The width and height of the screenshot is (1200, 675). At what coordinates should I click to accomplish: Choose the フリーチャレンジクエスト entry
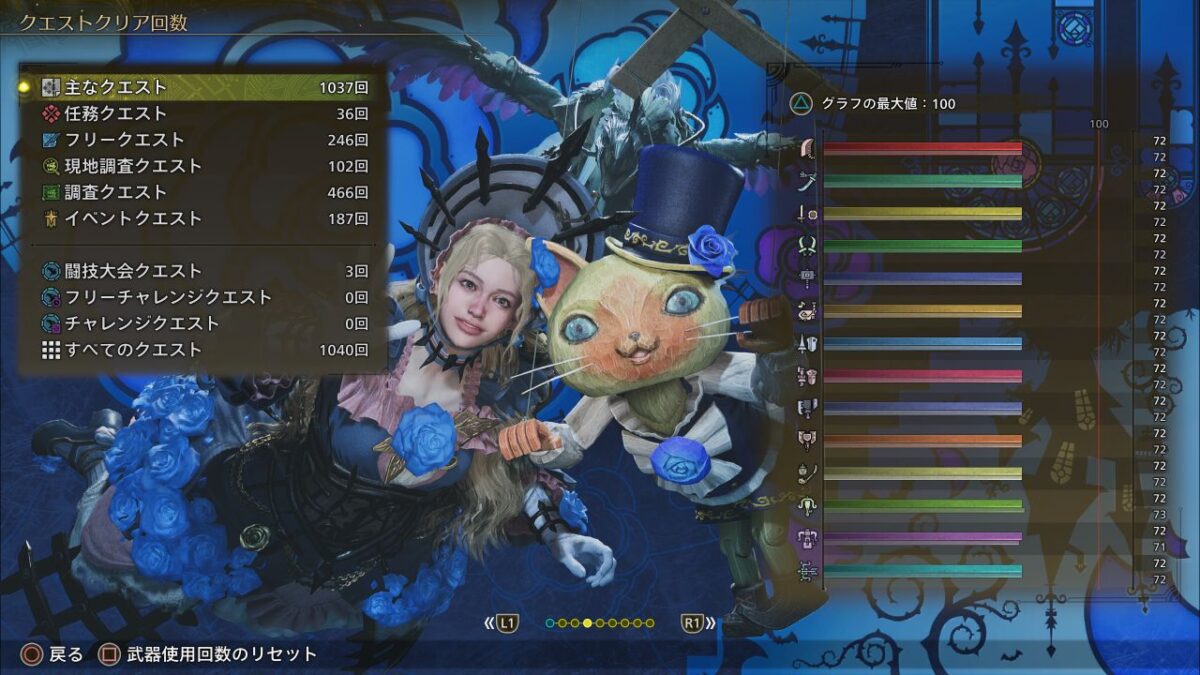coord(200,297)
